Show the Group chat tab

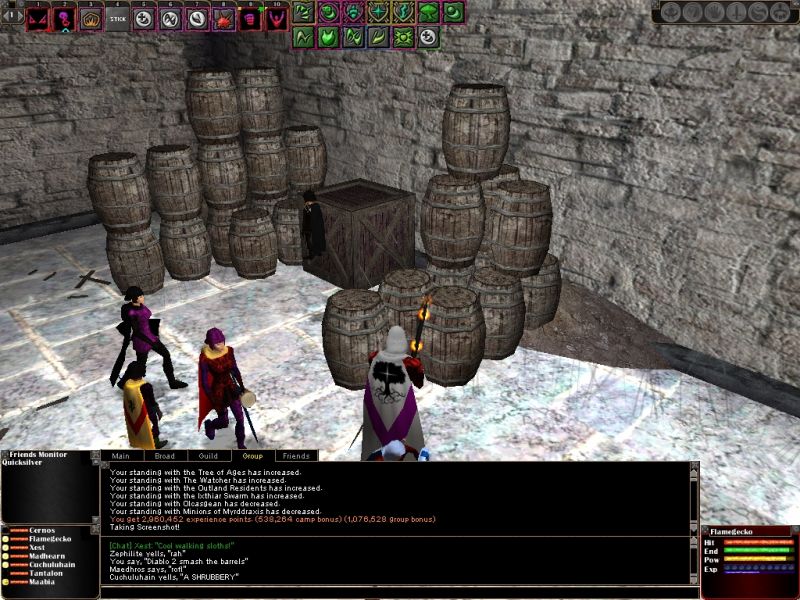click(252, 455)
